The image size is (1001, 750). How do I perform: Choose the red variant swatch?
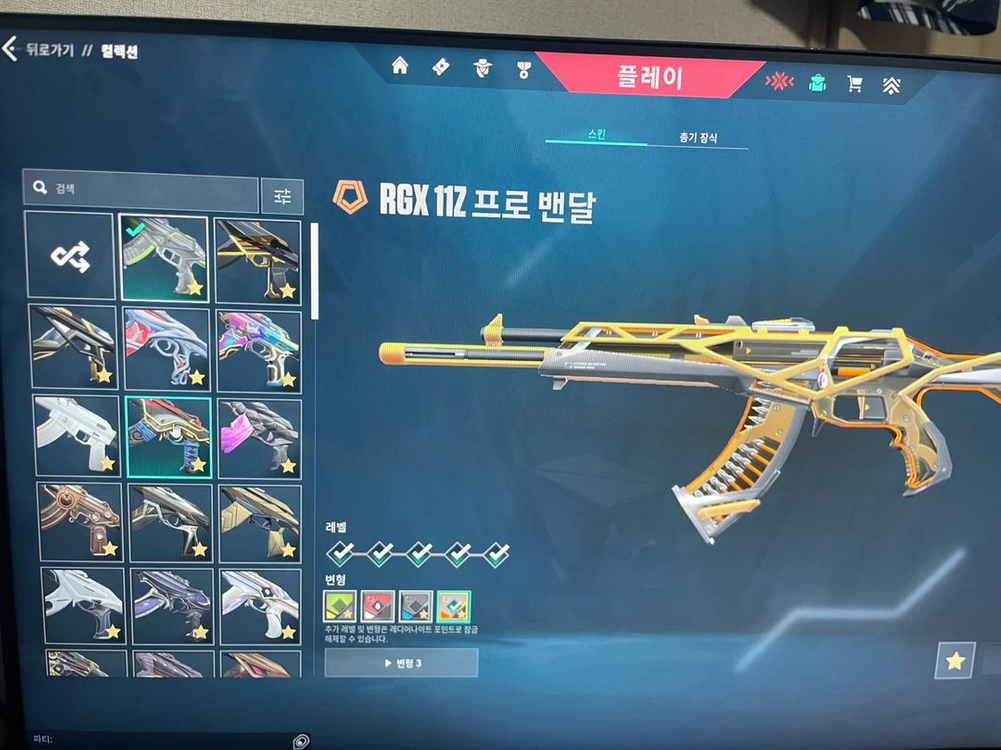(377, 605)
